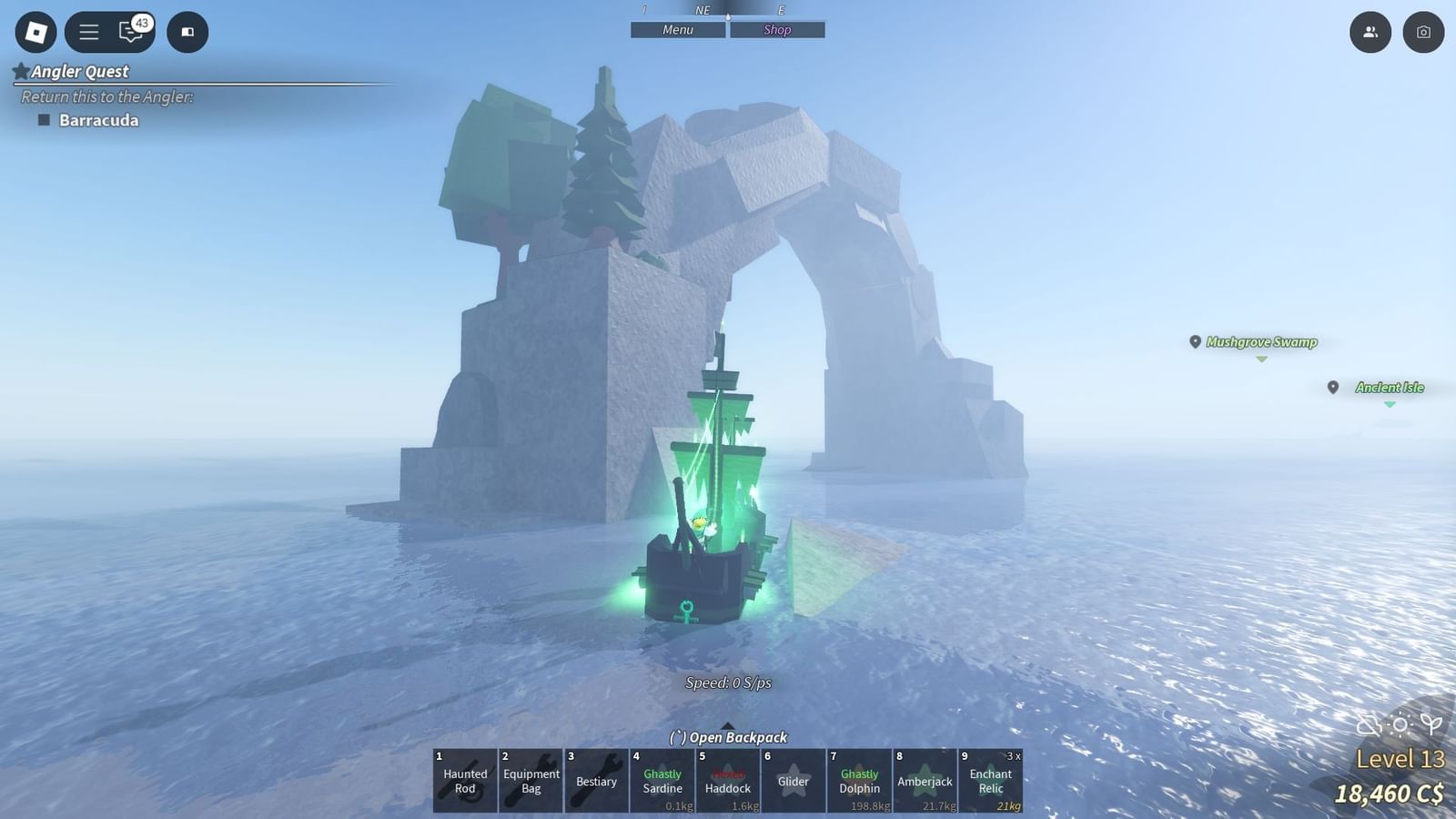The height and width of the screenshot is (819, 1456).
Task: Expand the Mushgrove Swamp marker chevron
Action: 1261,357
